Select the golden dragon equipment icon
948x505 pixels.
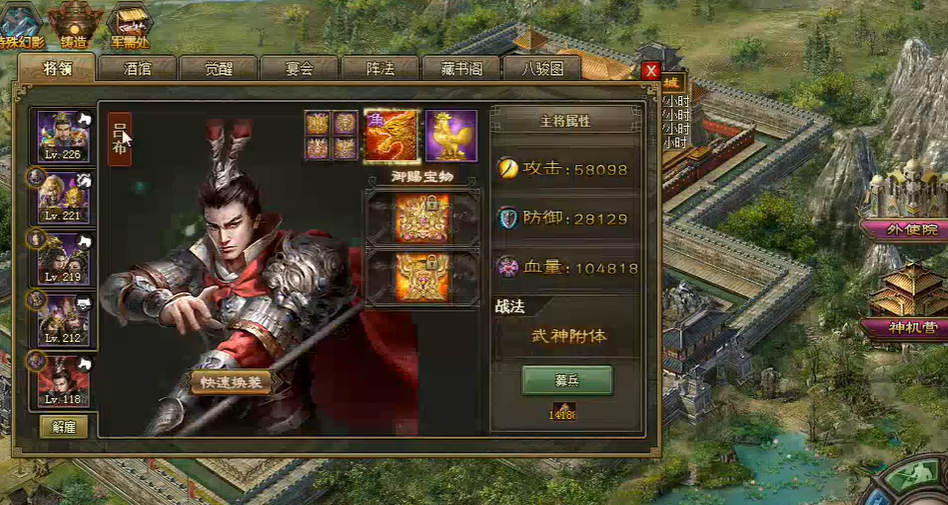(391, 136)
